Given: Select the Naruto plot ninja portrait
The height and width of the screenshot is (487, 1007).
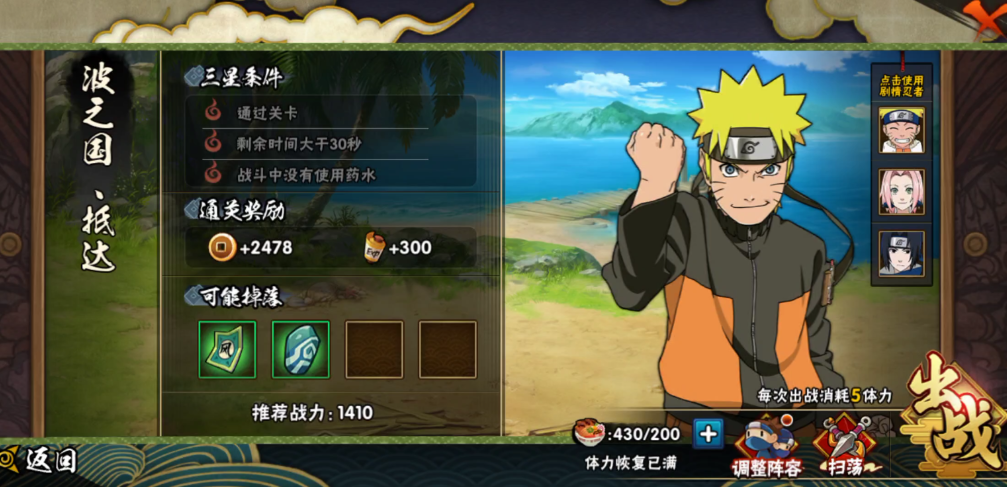Looking at the screenshot, I should (901, 130).
